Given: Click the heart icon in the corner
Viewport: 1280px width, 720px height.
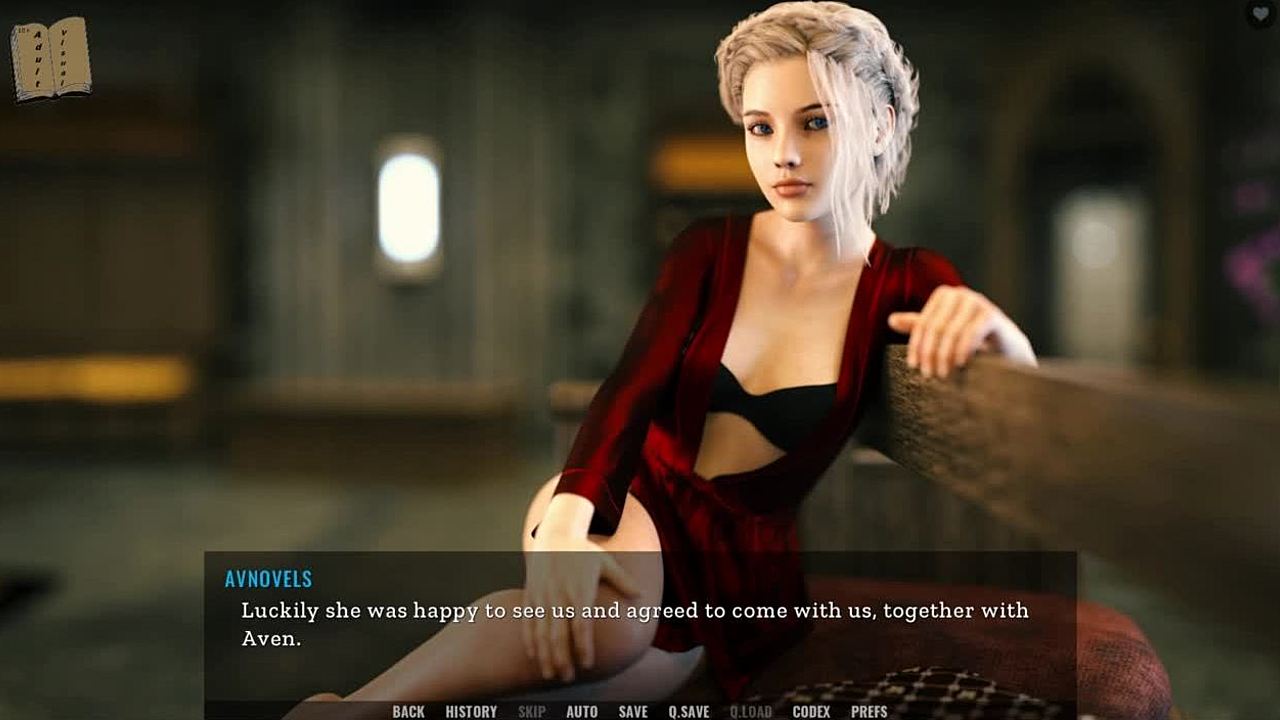Looking at the screenshot, I should coord(1261,14).
